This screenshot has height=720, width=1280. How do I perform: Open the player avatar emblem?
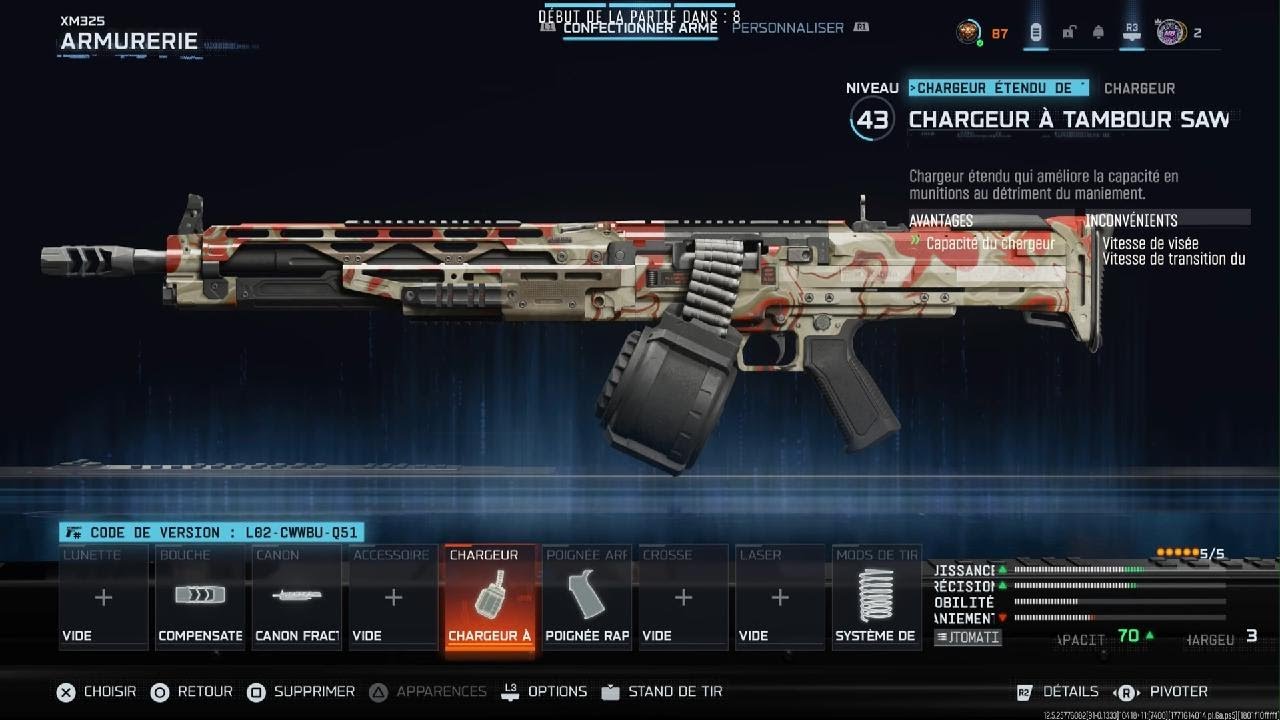(x=1170, y=32)
